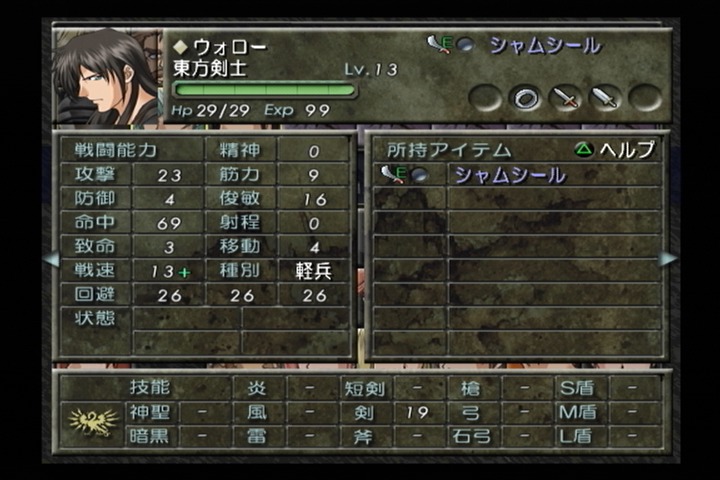Show the previous unit with the left arrow
720x480 pixels.
point(51,259)
